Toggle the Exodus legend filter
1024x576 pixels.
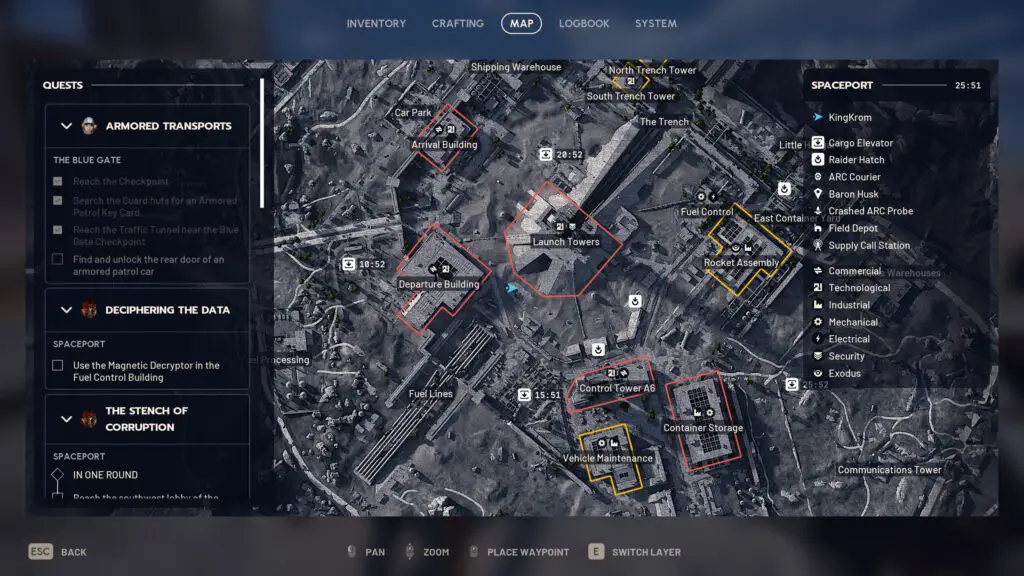(x=845, y=373)
